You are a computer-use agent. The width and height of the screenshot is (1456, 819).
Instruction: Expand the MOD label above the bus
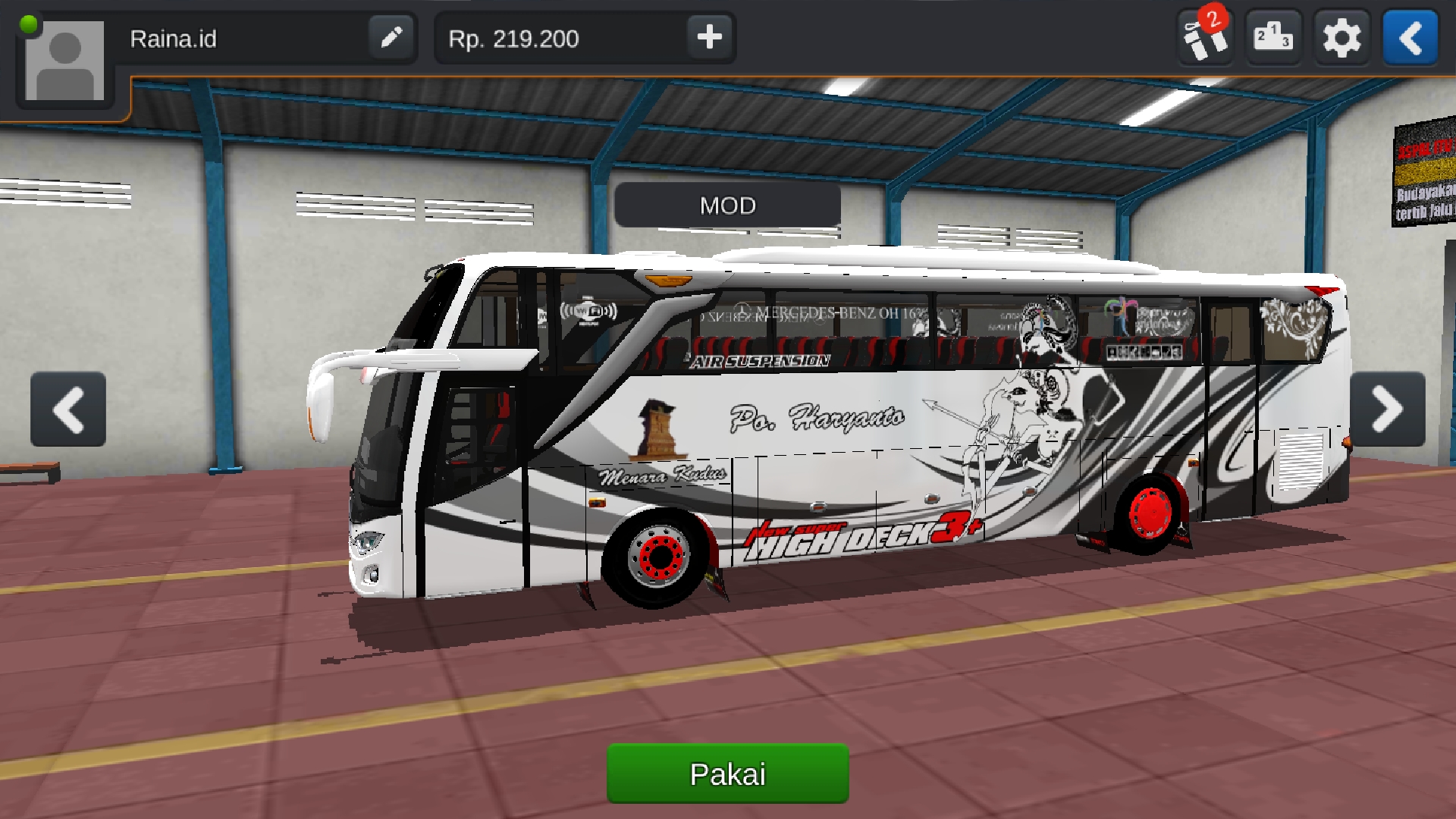pyautogui.click(x=727, y=205)
